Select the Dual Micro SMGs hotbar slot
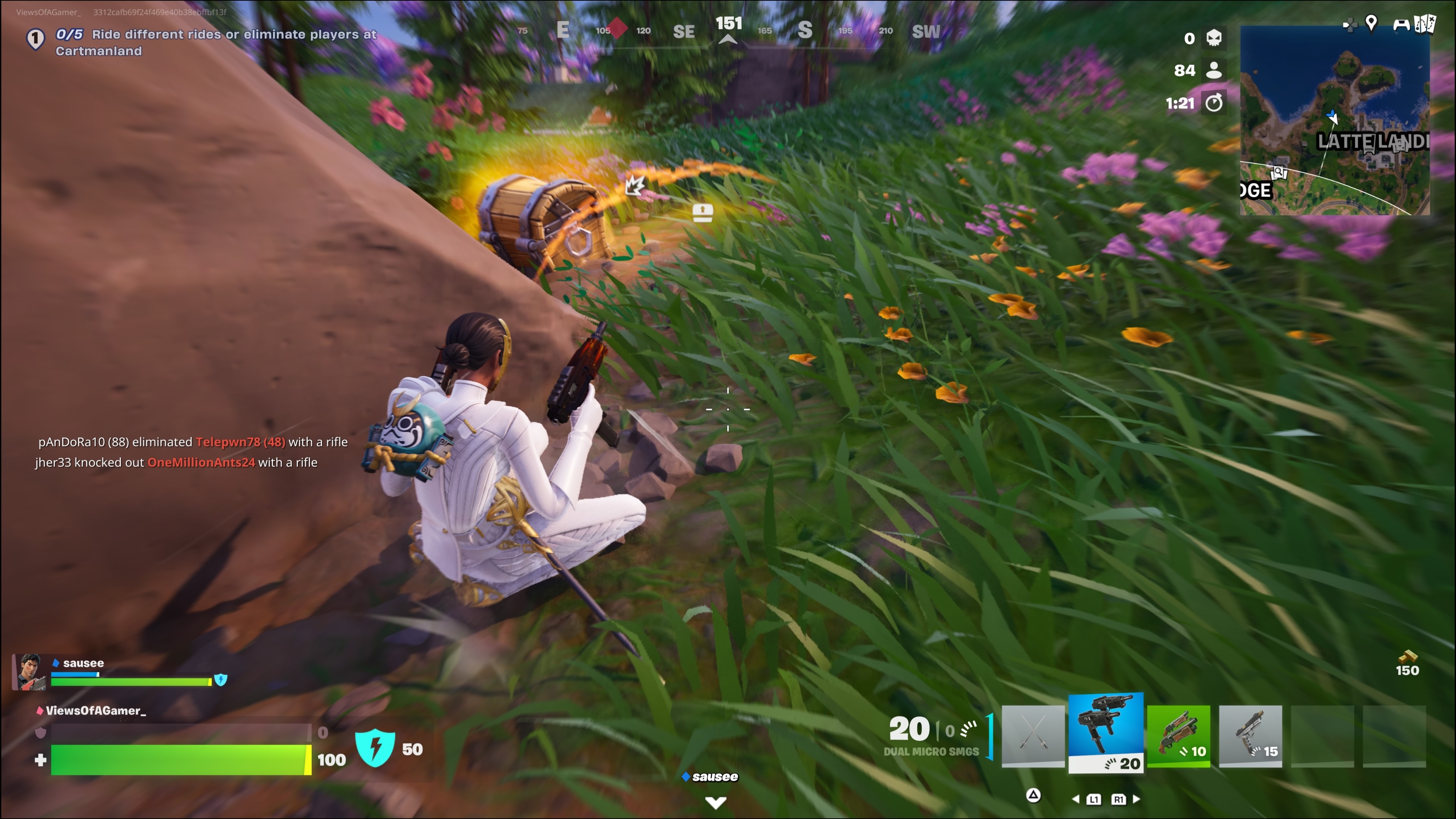The width and height of the screenshot is (1456, 819). tap(1106, 733)
